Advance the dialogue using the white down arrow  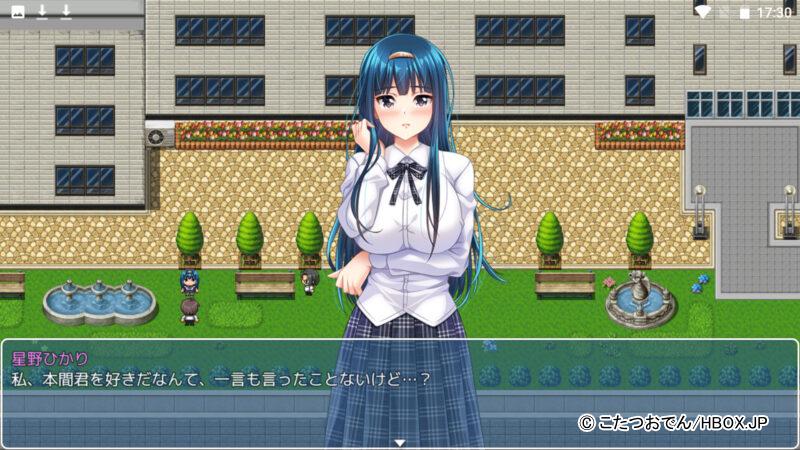pyautogui.click(x=399, y=442)
